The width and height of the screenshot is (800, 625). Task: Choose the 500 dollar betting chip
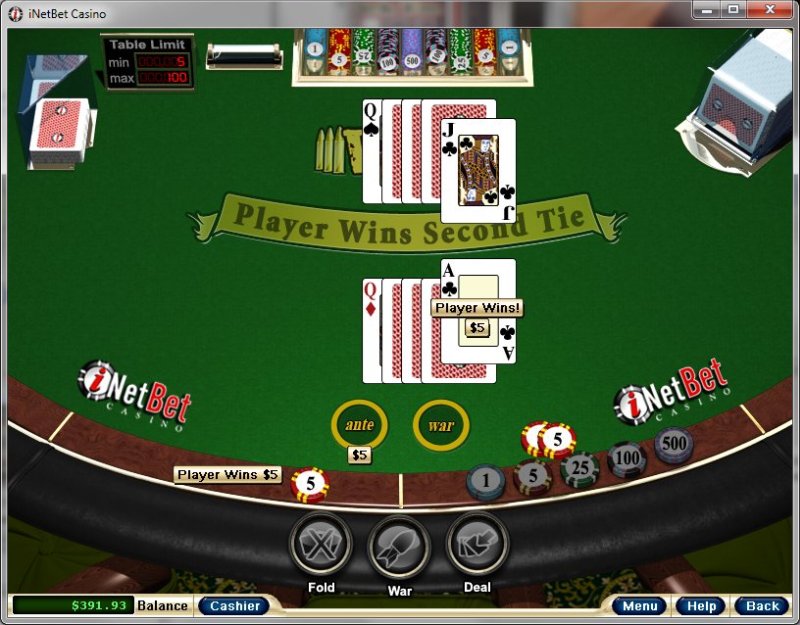coord(673,444)
